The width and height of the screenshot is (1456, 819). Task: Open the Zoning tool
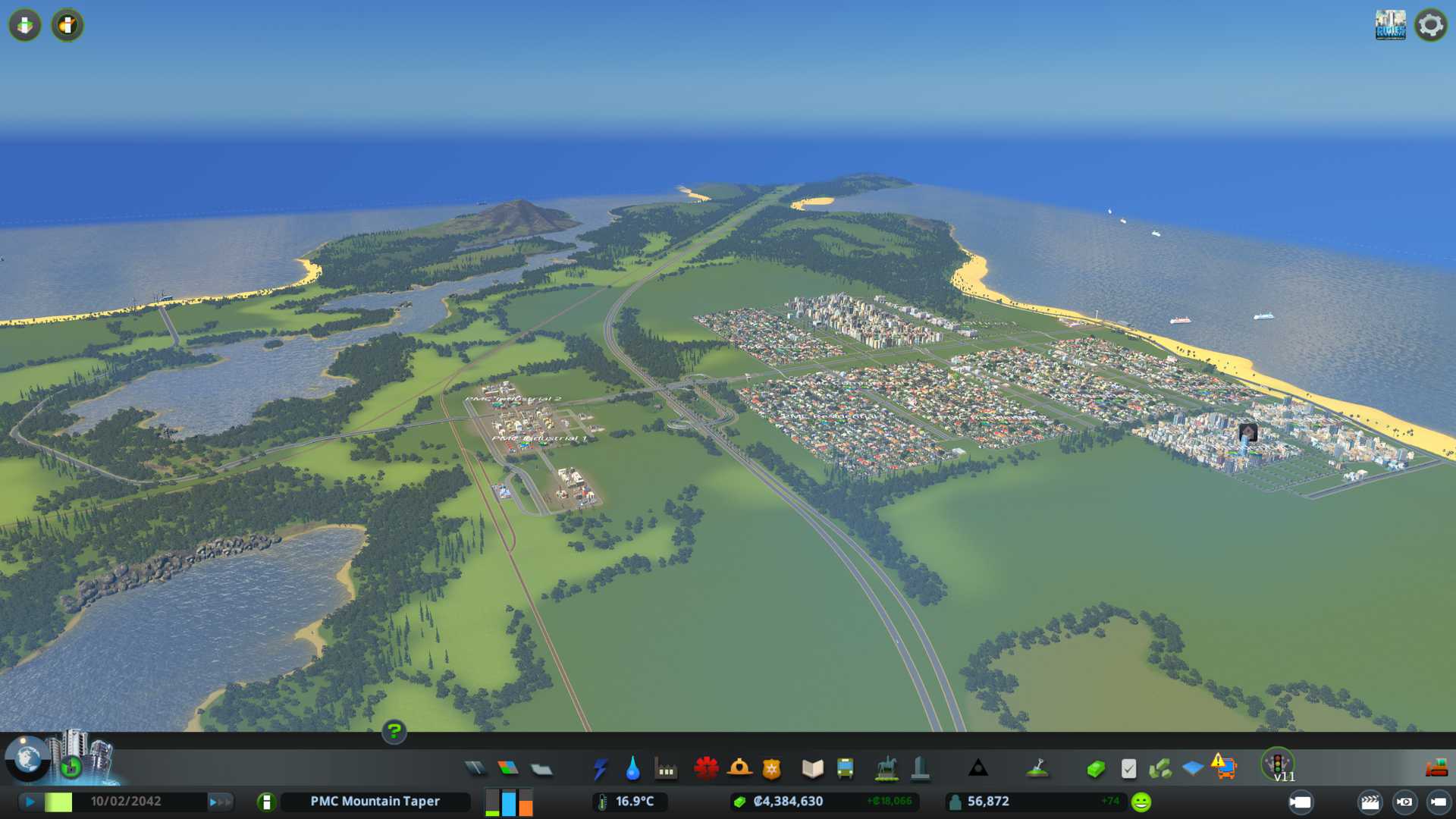[508, 769]
